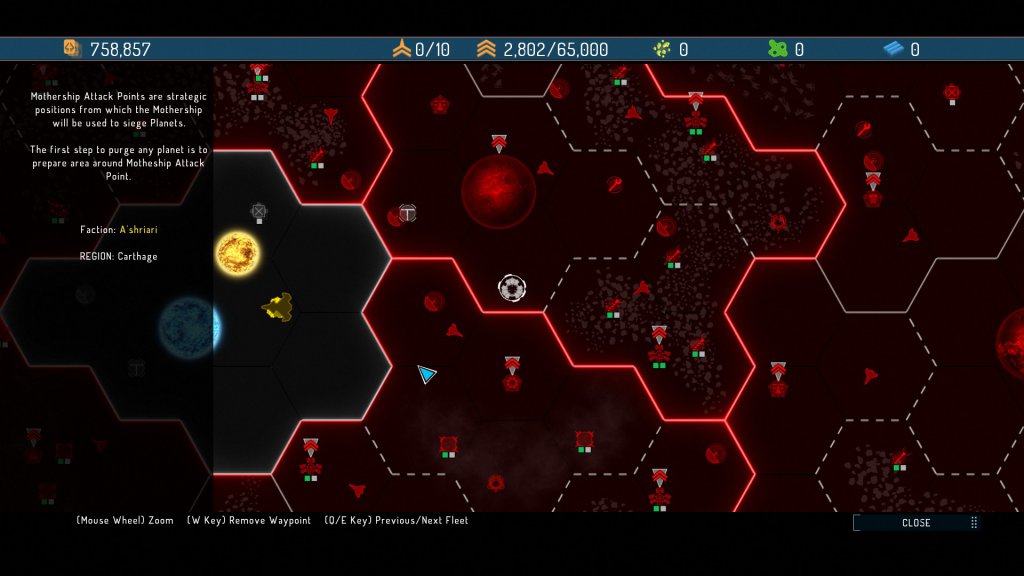
Task: Select the white Mothership Attack Point marker
Action: (512, 288)
